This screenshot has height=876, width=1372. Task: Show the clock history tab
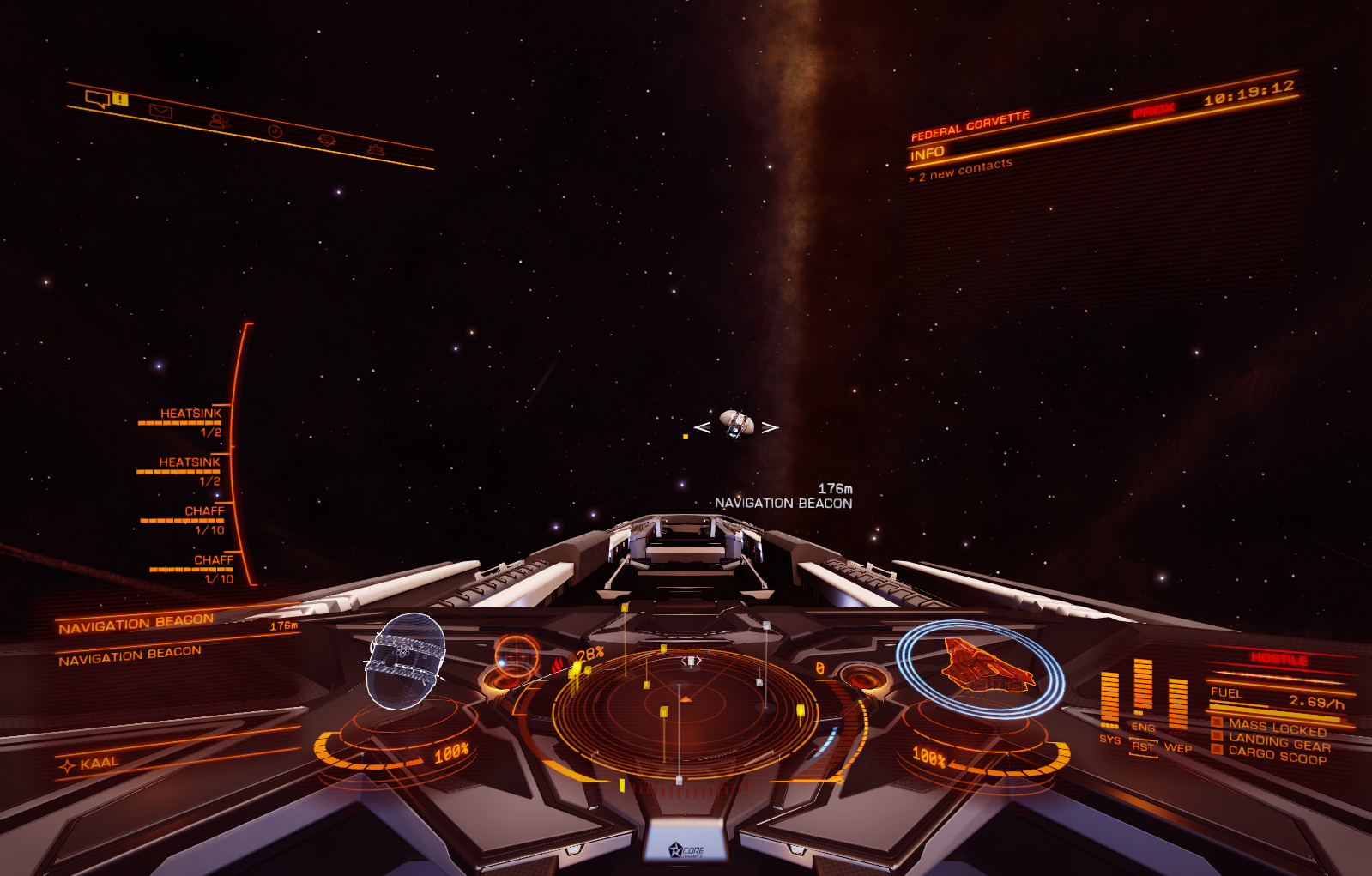point(275,131)
